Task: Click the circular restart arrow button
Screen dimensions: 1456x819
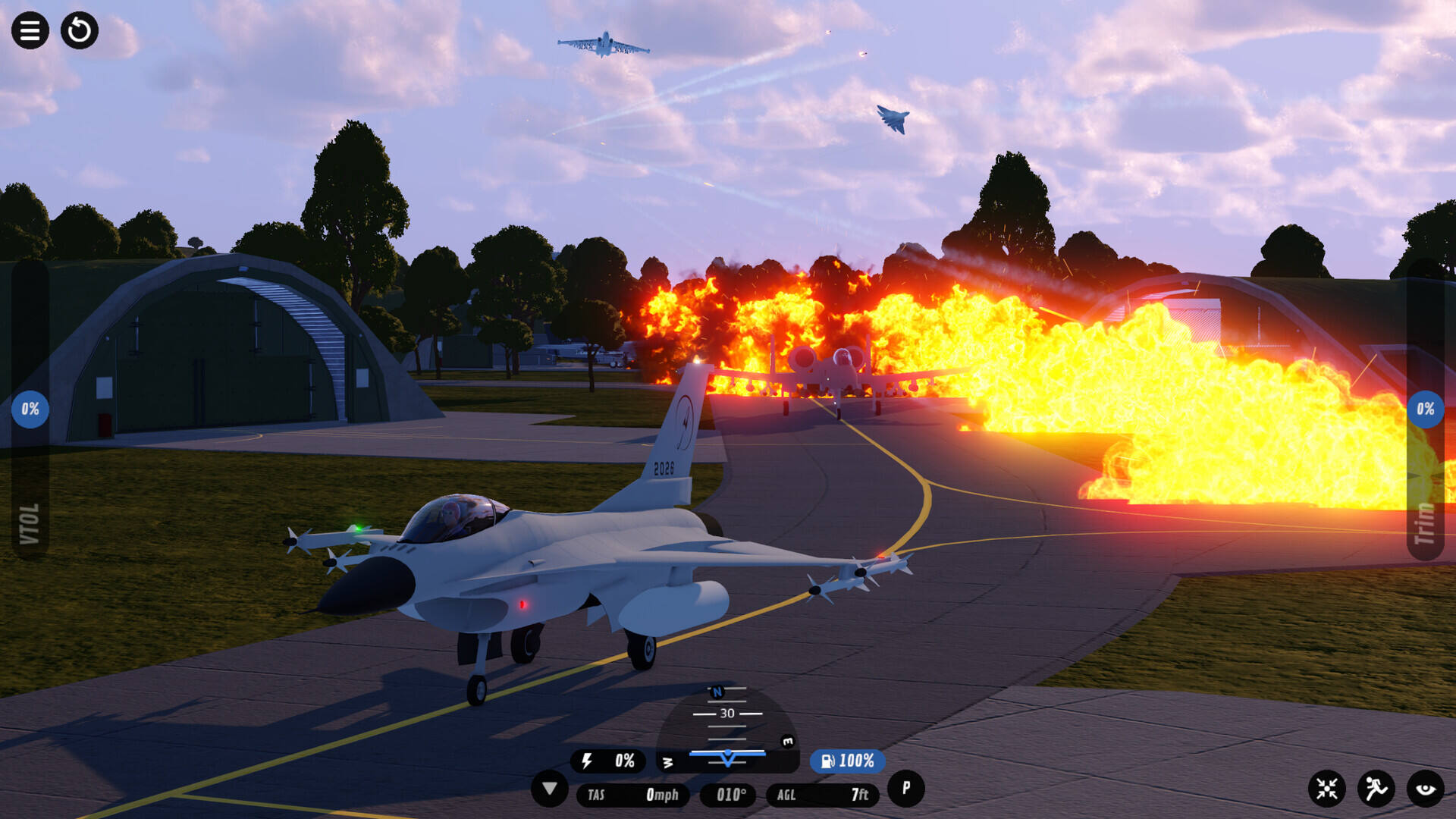Action: [x=80, y=31]
